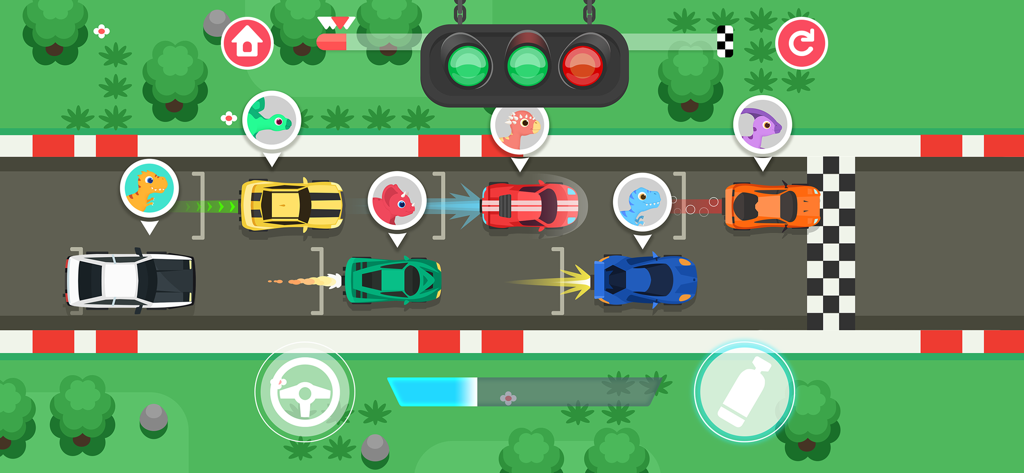The width and height of the screenshot is (1024, 473).
Task: Activate the nitro boost bottle button
Action: (744, 392)
